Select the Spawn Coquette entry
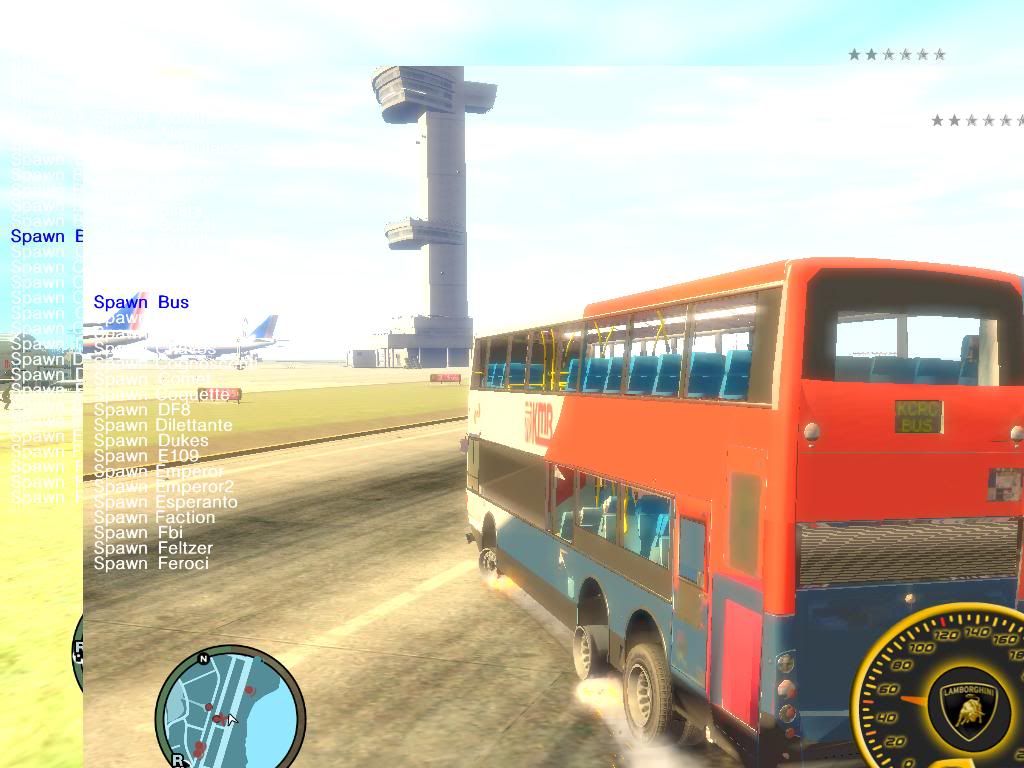This screenshot has height=768, width=1024. click(162, 395)
